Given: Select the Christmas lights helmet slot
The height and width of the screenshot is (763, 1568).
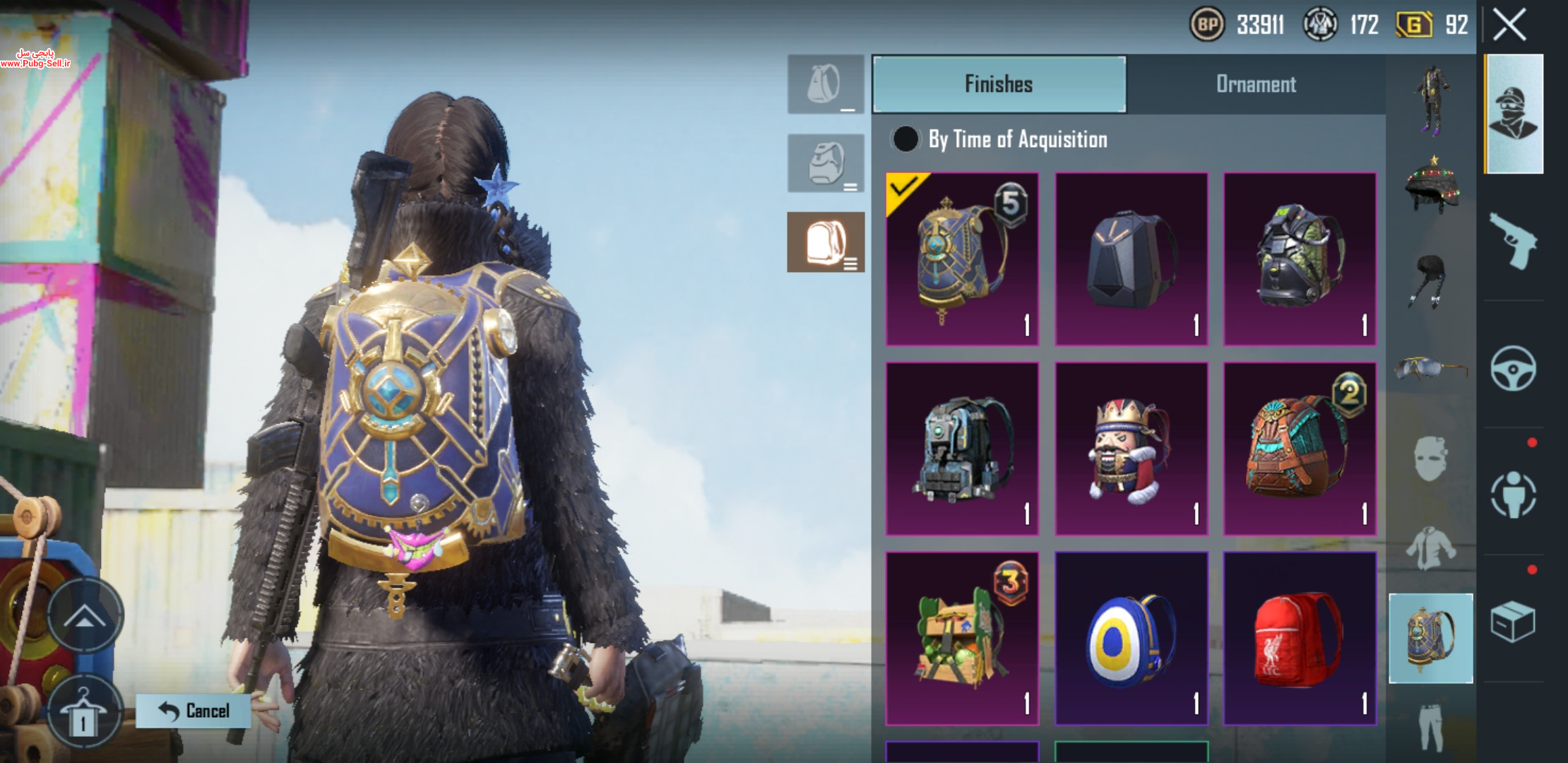Looking at the screenshot, I should click(x=1432, y=184).
